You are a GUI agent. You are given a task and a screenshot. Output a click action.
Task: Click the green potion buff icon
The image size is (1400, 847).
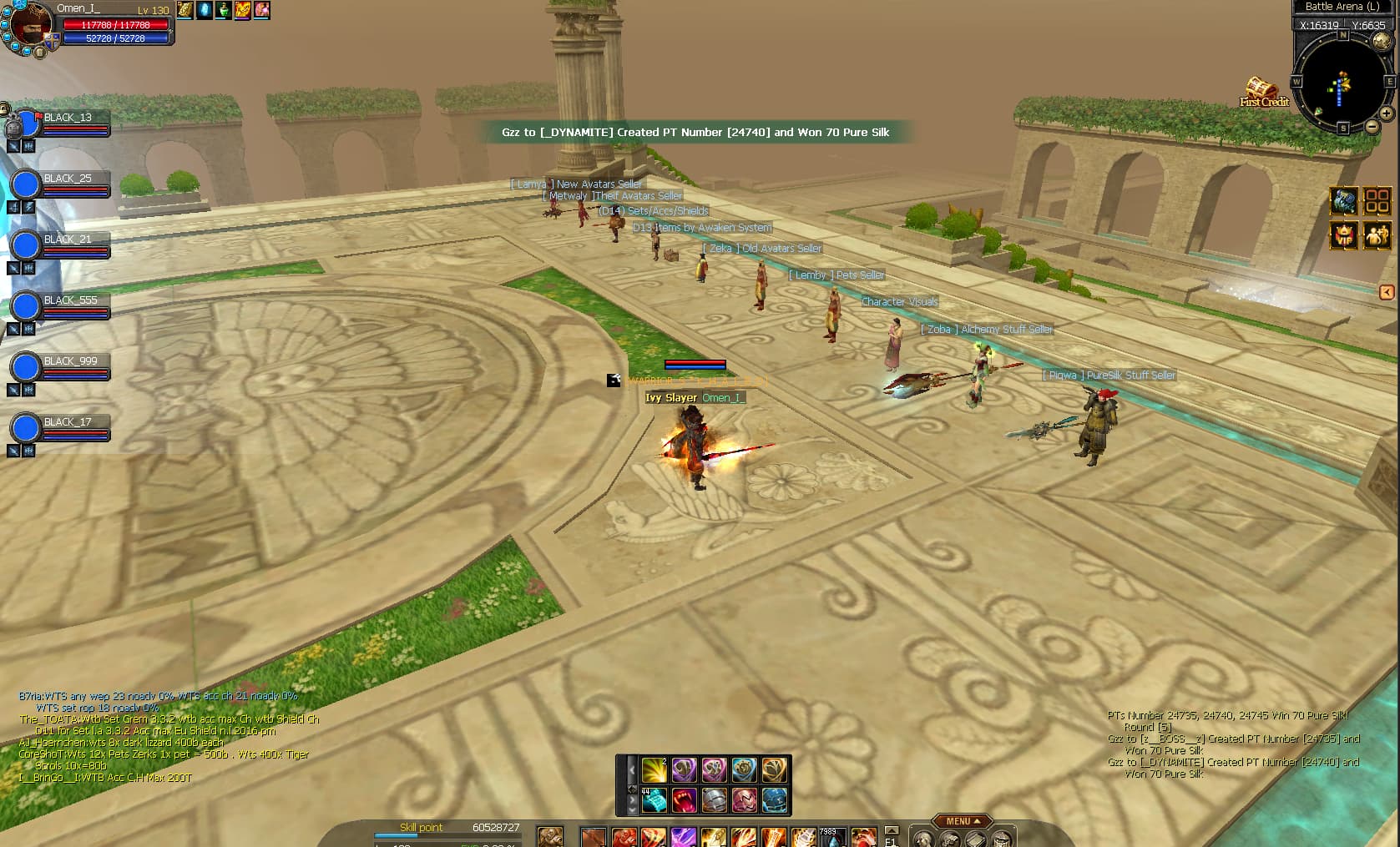[x=223, y=10]
